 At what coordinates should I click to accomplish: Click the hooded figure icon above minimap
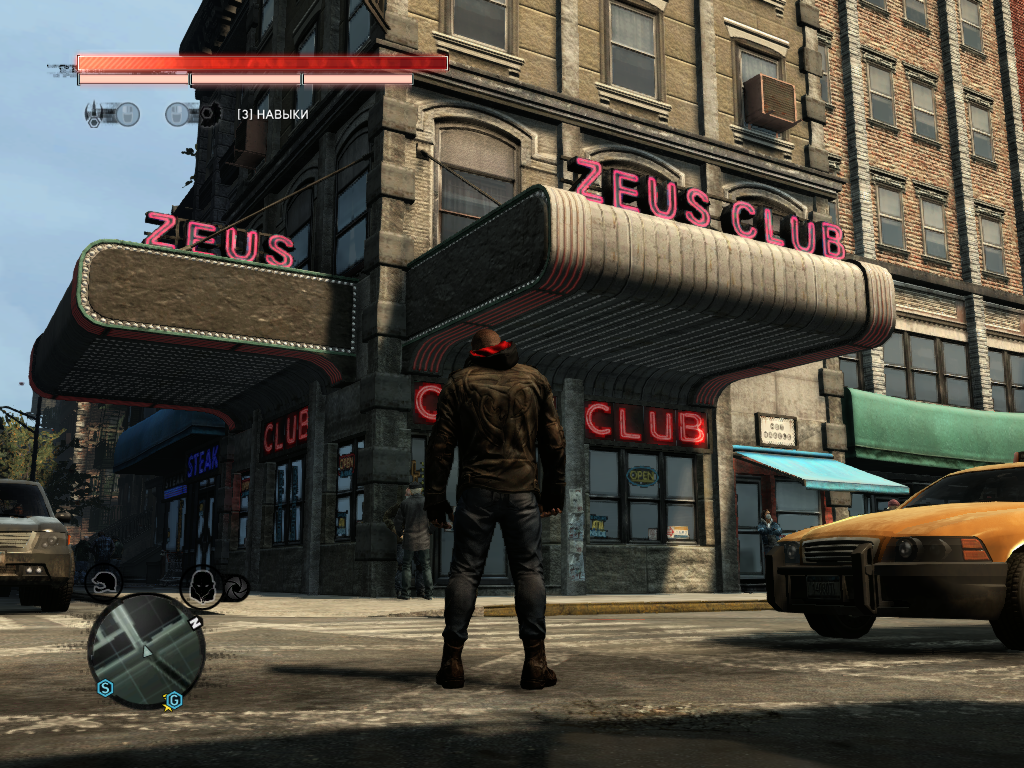(x=200, y=584)
